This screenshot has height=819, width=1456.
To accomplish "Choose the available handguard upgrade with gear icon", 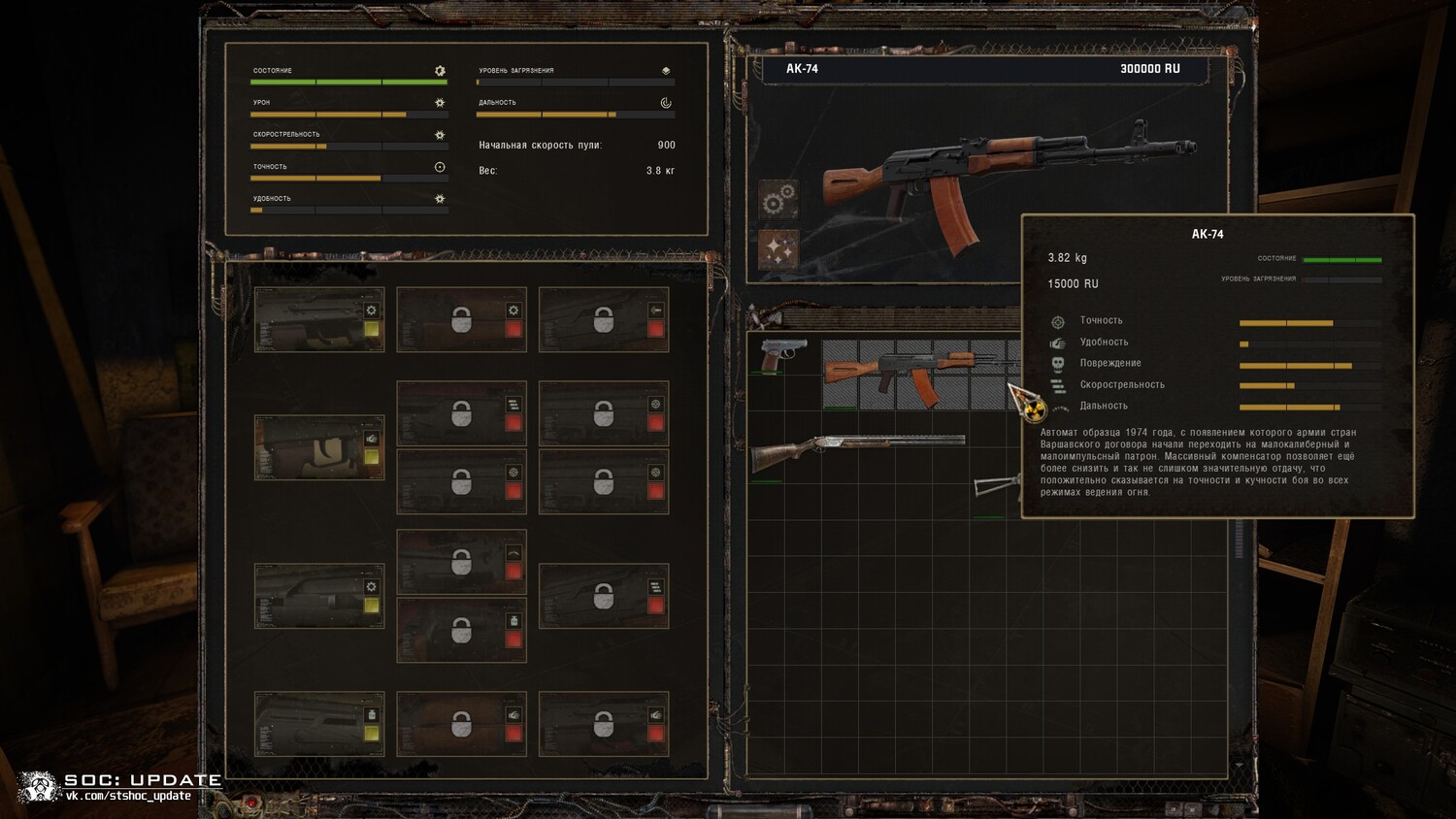I will [x=318, y=596].
